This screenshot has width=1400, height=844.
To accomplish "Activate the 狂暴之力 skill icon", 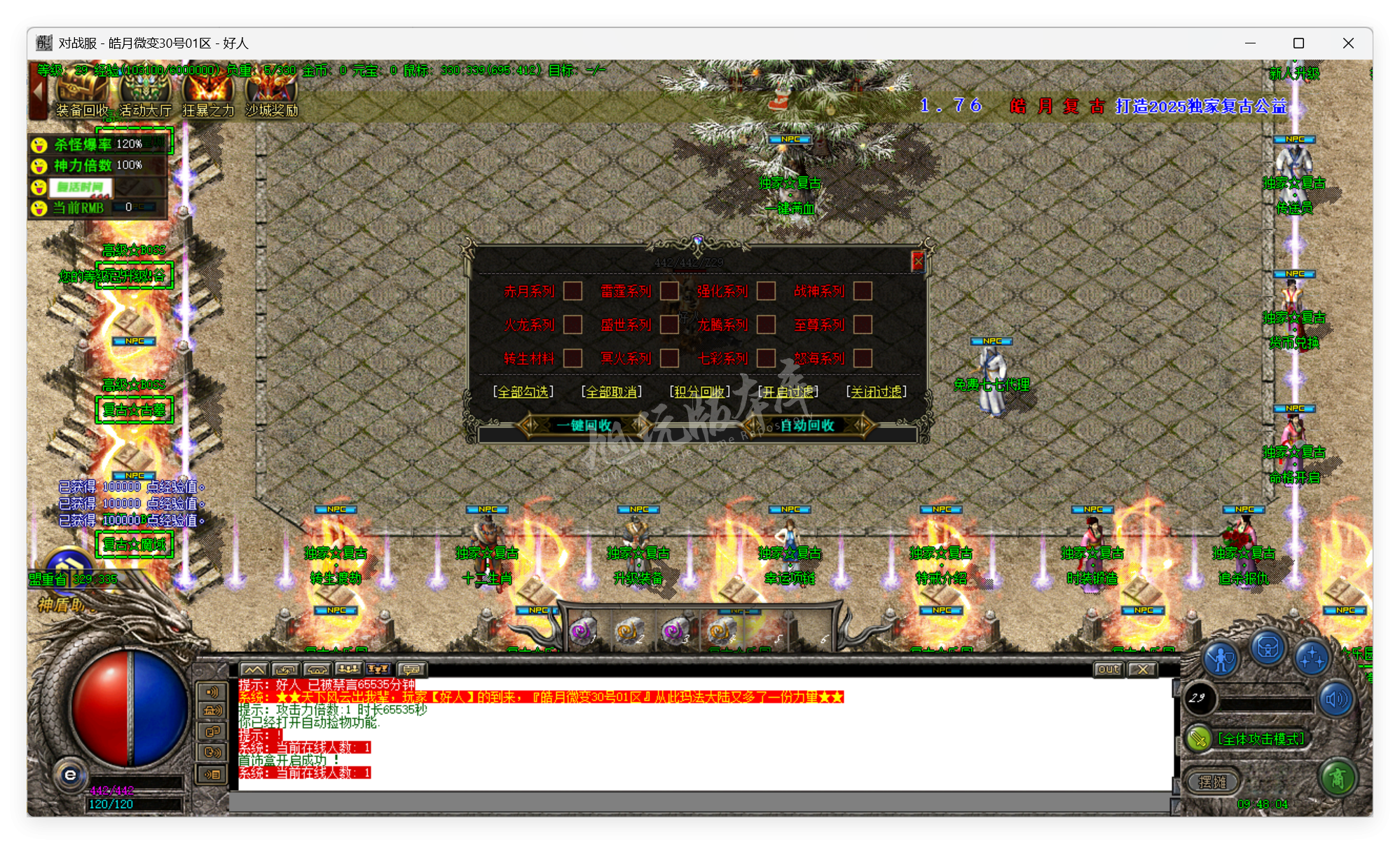I will pos(207,87).
